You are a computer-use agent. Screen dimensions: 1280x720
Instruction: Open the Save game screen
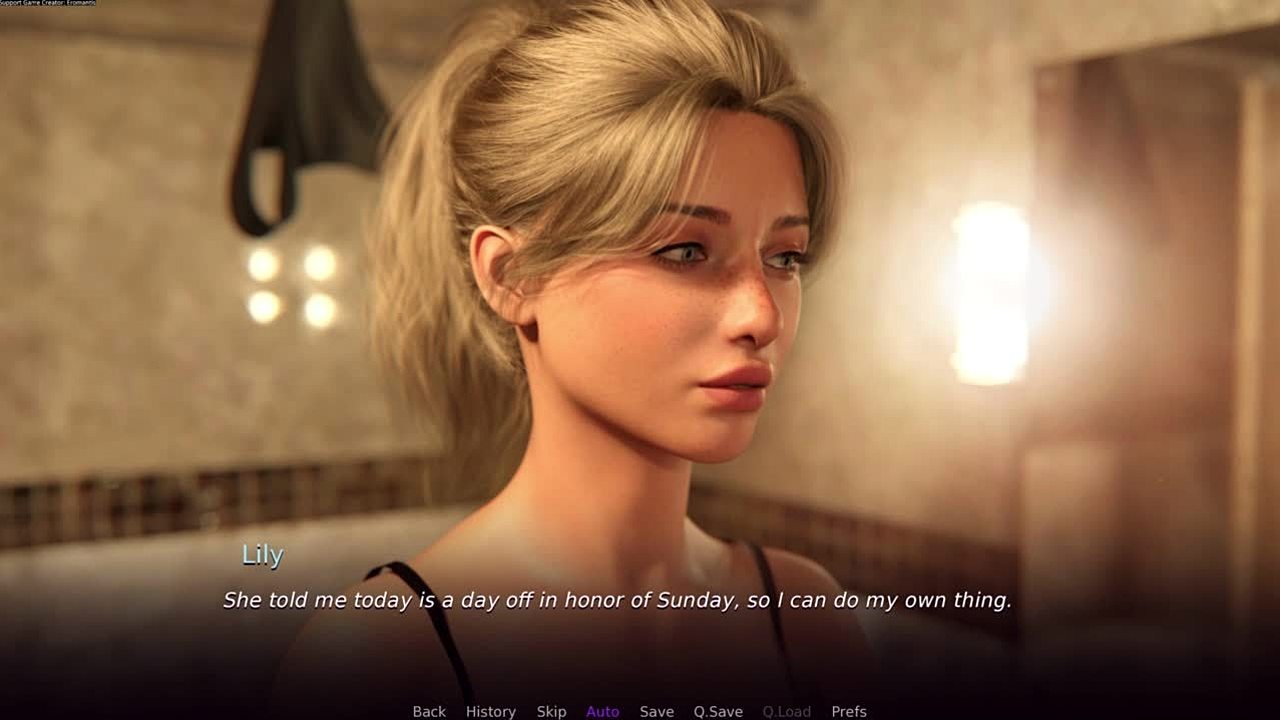657,711
